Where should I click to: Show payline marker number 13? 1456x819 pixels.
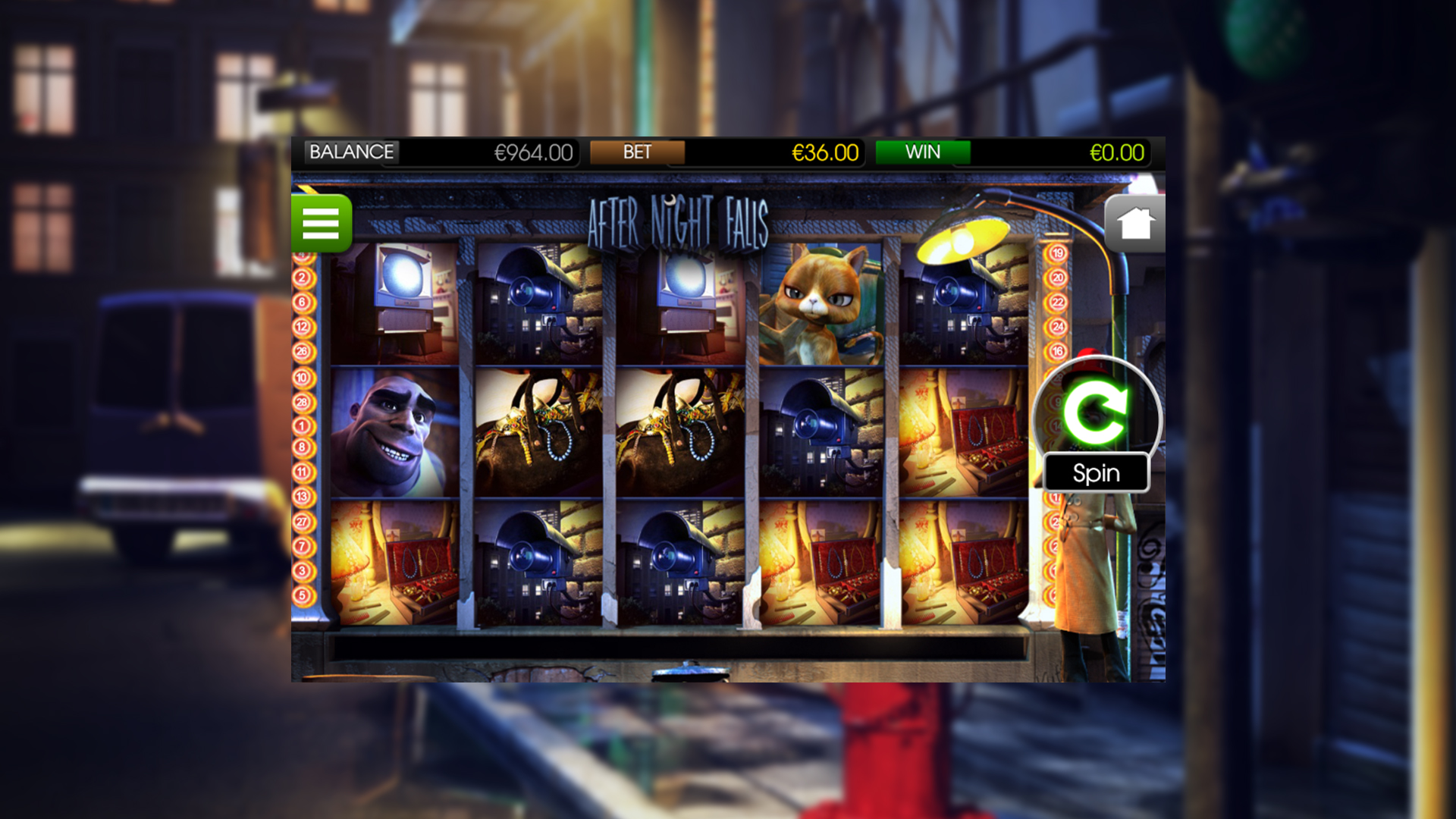pos(302,497)
